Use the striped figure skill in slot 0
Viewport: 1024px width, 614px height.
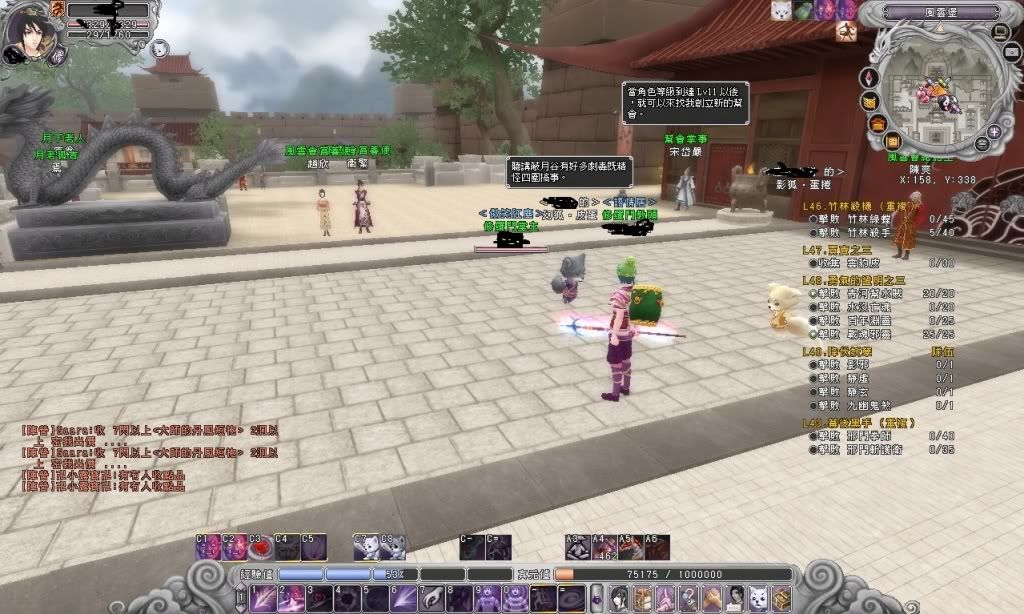pos(516,598)
